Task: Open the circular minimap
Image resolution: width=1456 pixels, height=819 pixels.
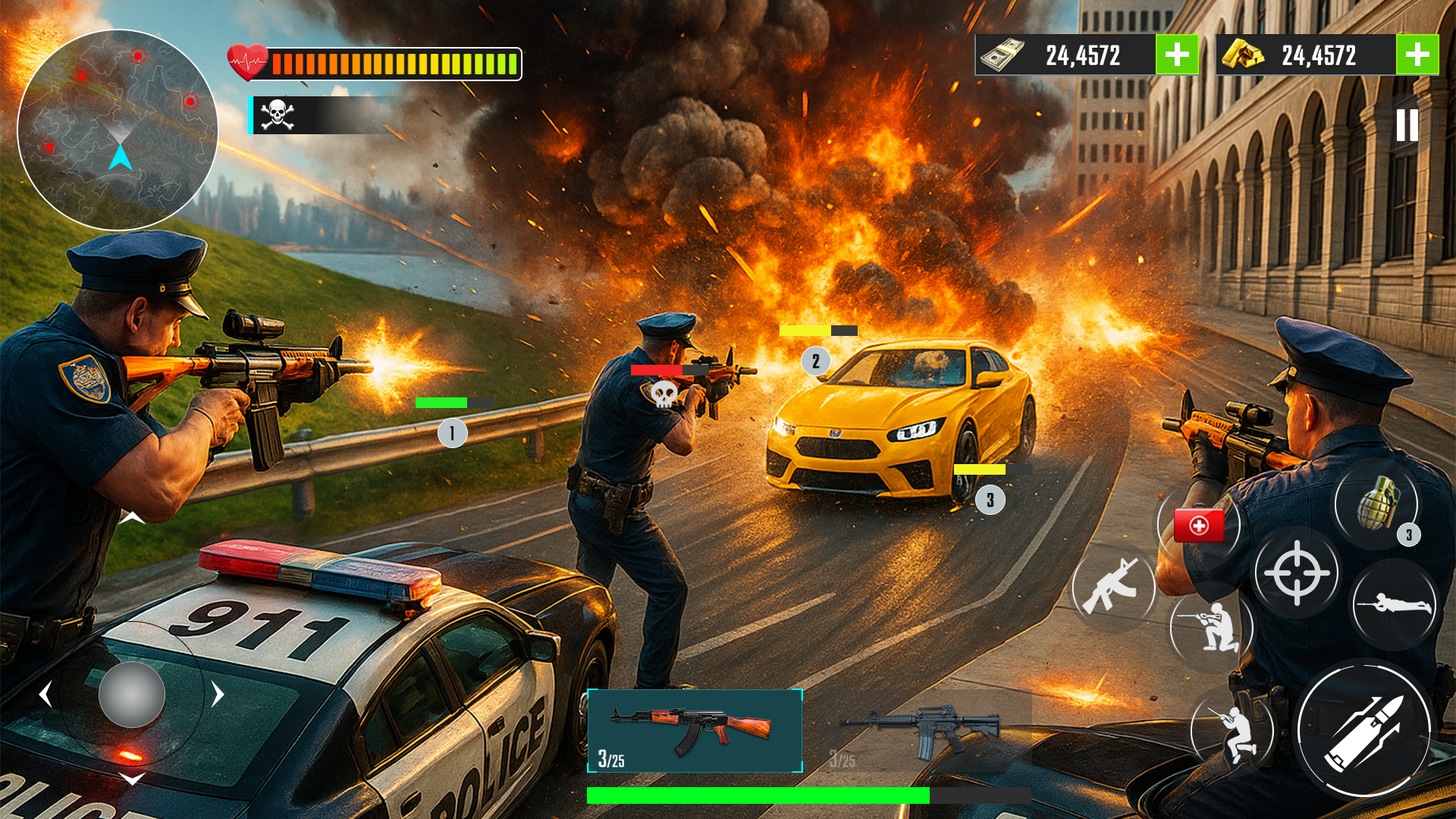Action: [x=118, y=130]
